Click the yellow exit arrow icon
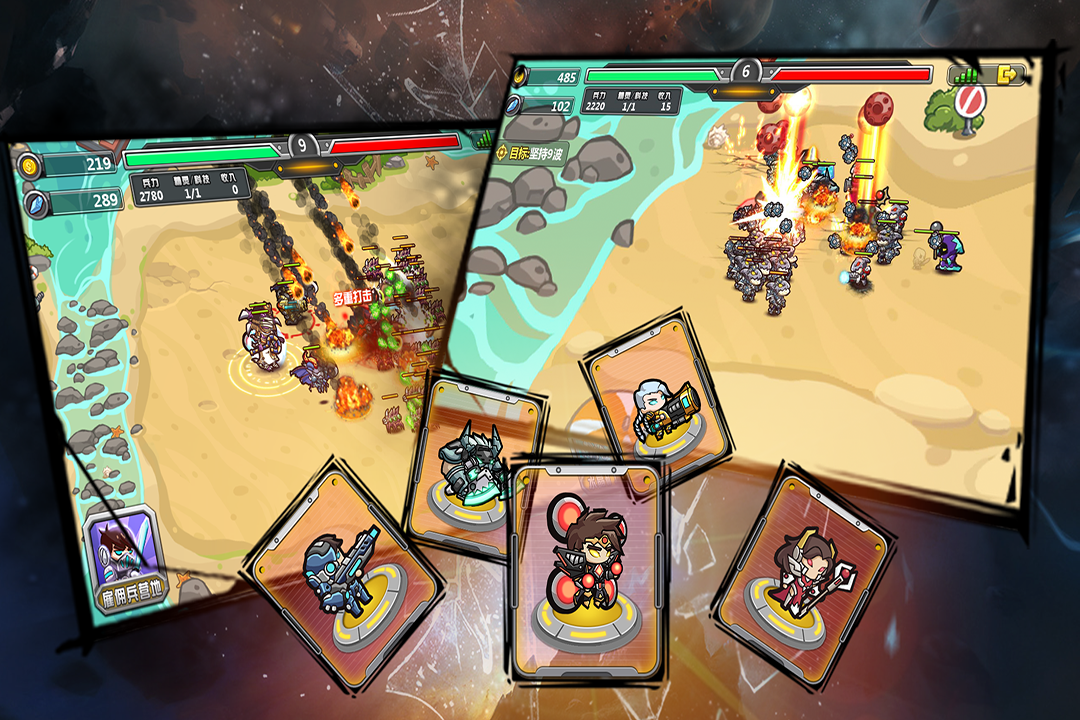This screenshot has width=1080, height=720. tap(1010, 74)
